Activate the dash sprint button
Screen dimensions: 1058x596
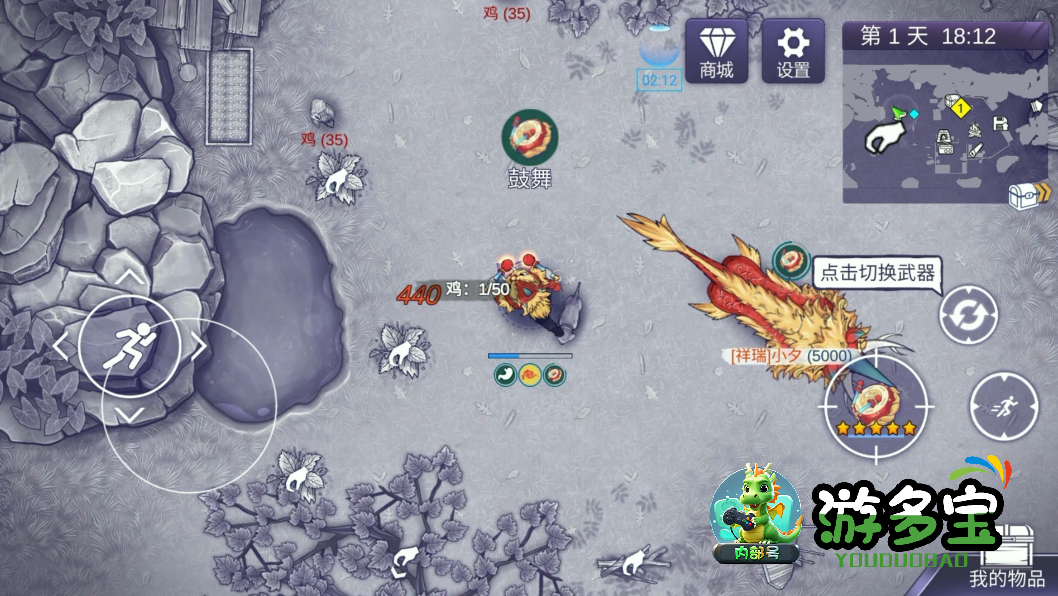[x=1003, y=405]
